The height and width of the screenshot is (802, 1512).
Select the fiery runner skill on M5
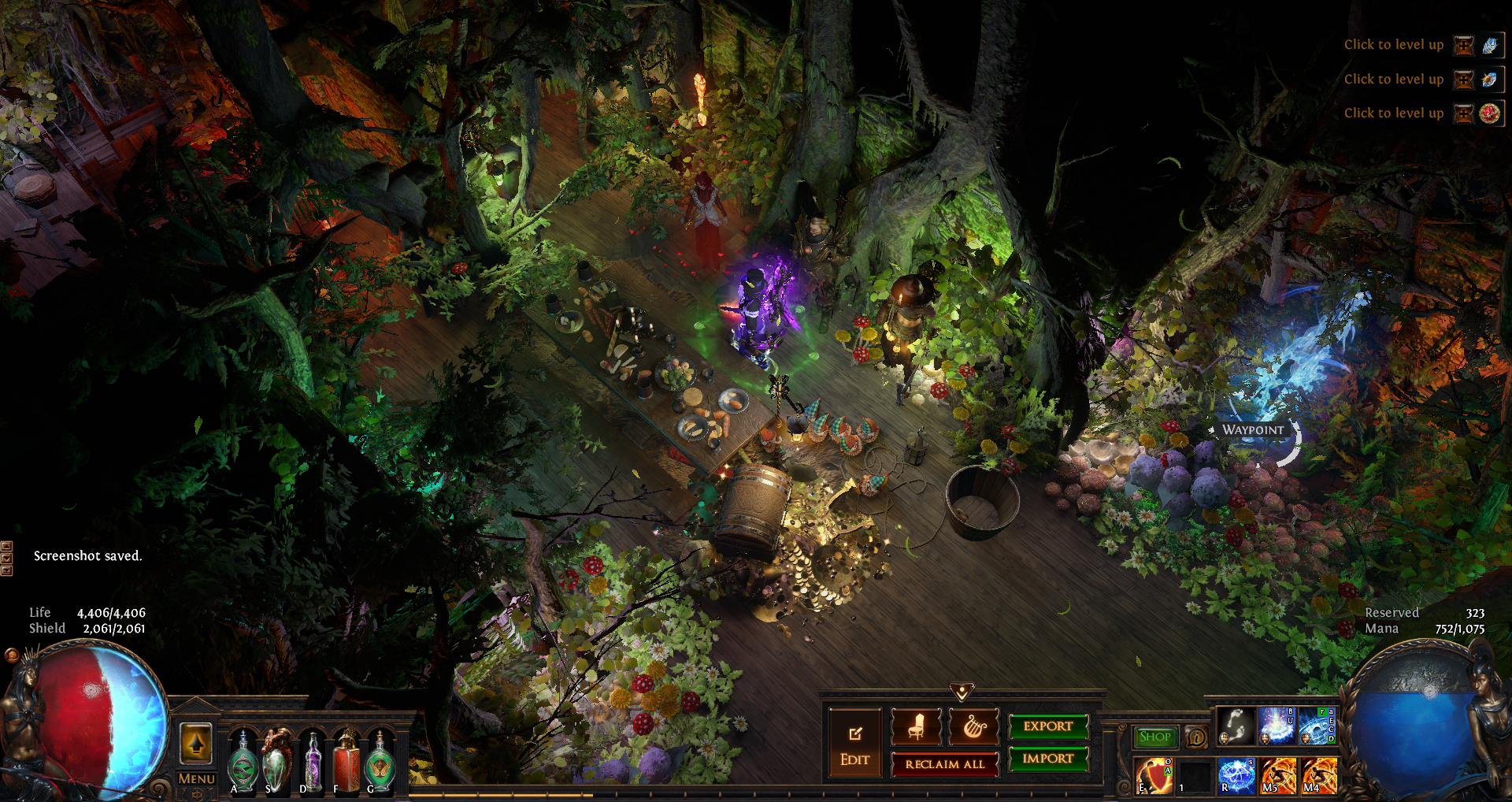coord(1277,775)
